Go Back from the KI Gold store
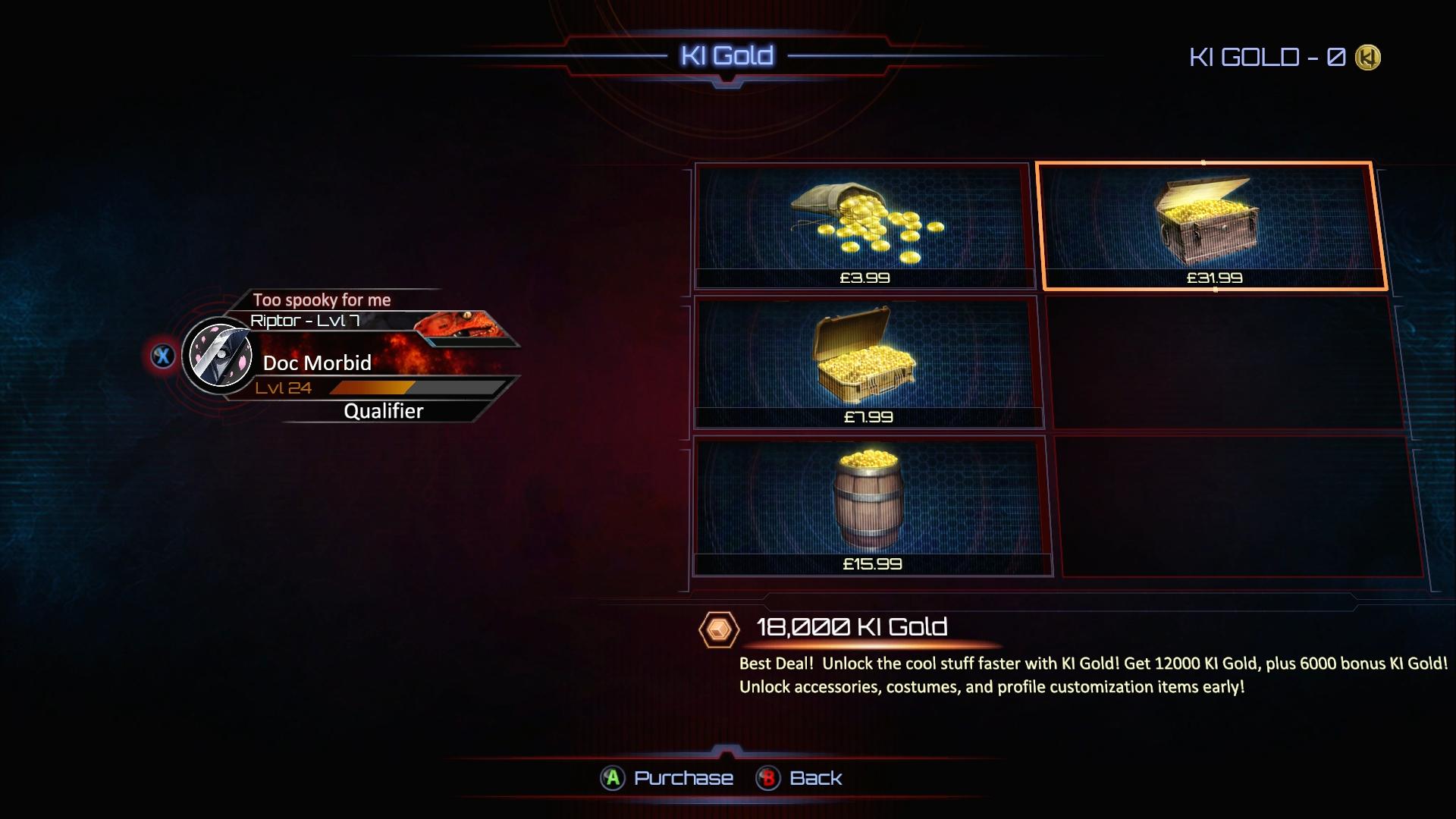Screen dimensions: 1456x819 [801, 778]
